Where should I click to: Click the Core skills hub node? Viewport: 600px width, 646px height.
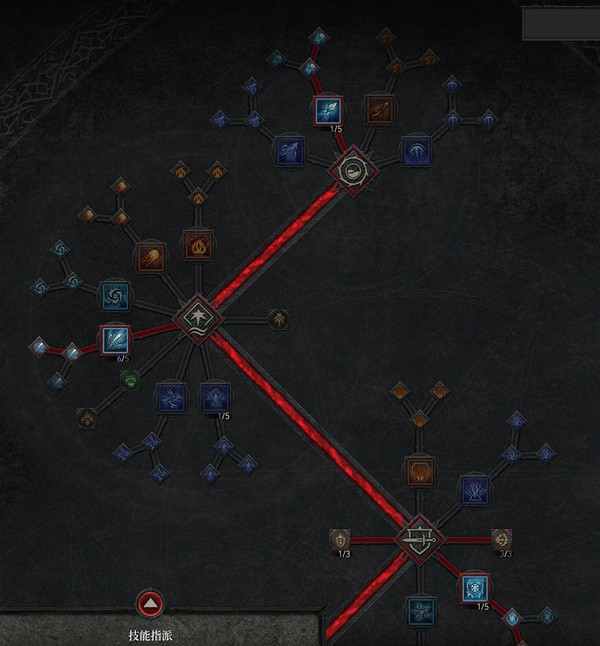click(x=197, y=318)
